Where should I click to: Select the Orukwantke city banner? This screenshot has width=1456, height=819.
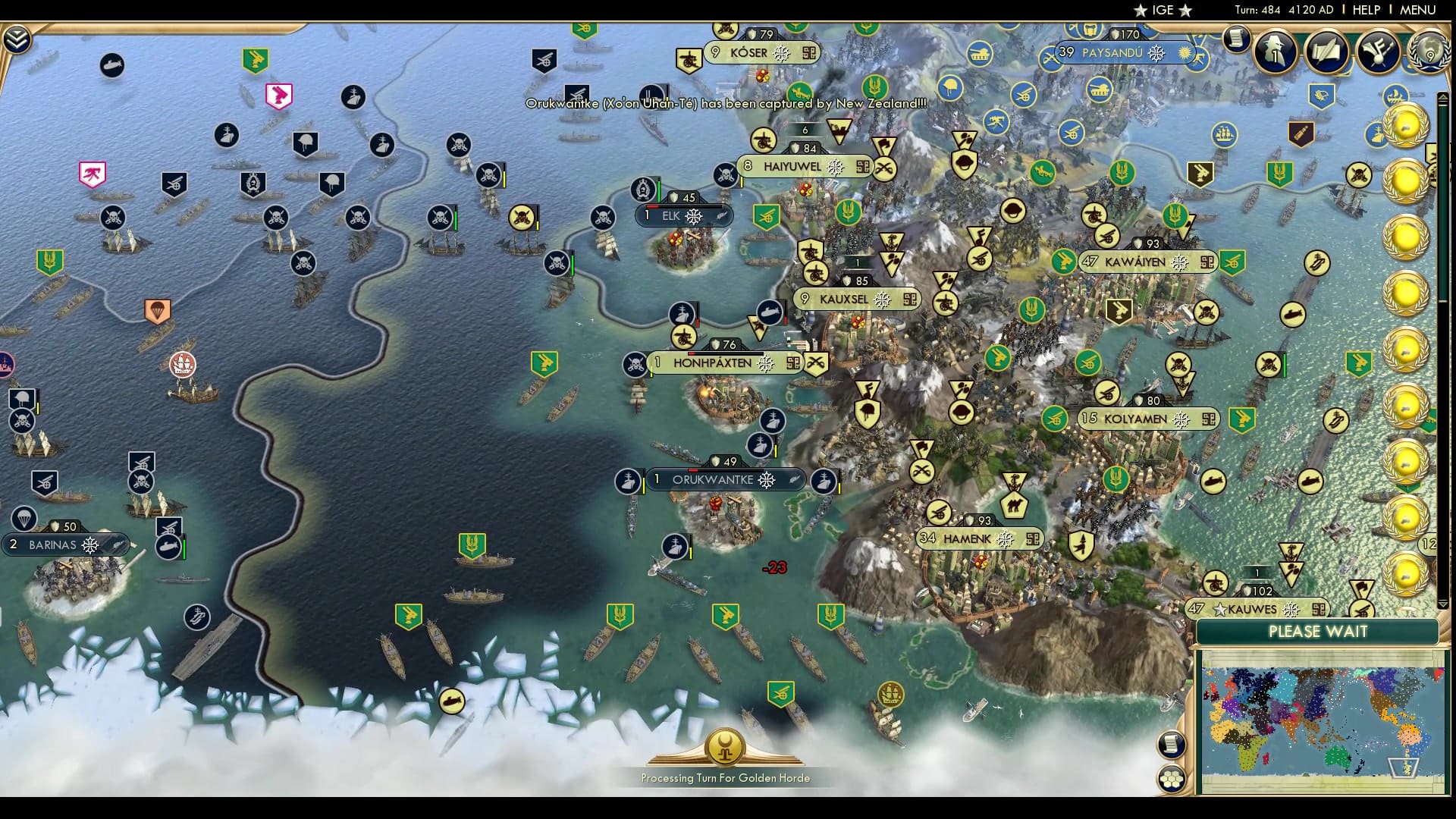723,479
